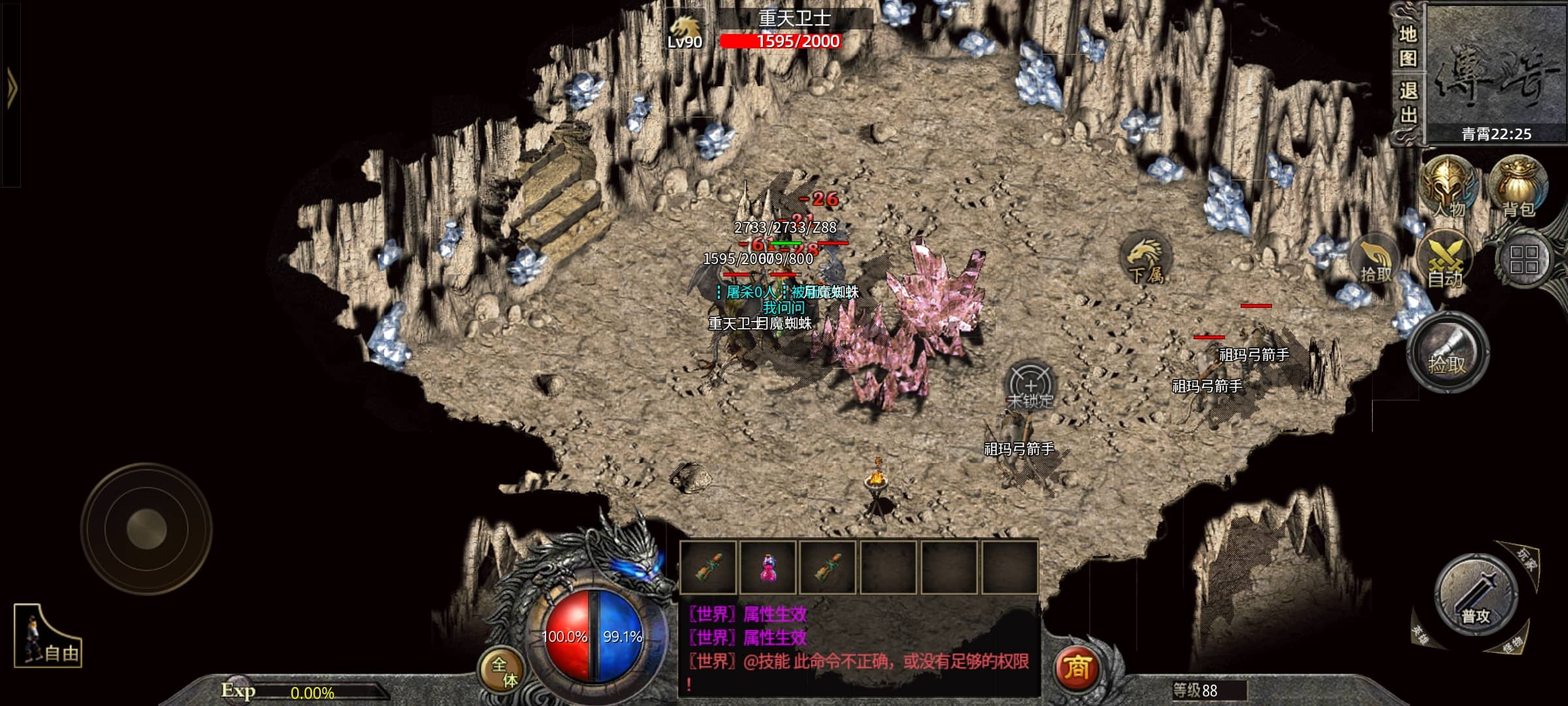Use the 普攻 normal attack button

coord(1475,596)
